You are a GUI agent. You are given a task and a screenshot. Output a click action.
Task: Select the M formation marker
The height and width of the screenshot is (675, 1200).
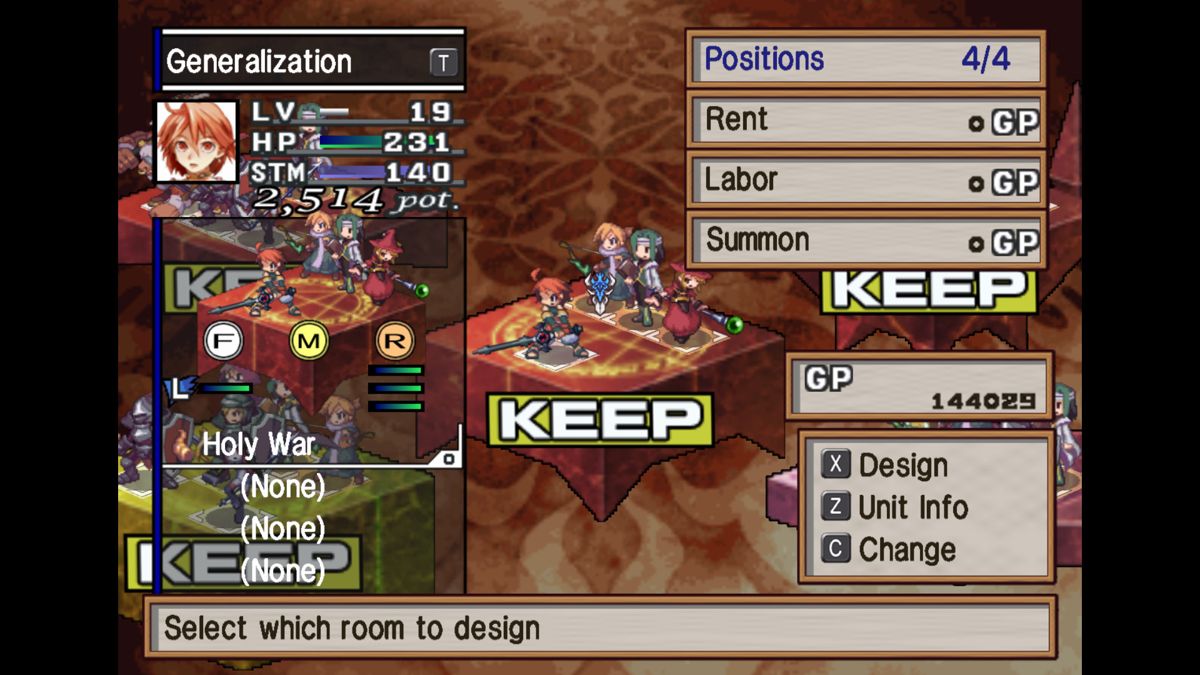(309, 341)
